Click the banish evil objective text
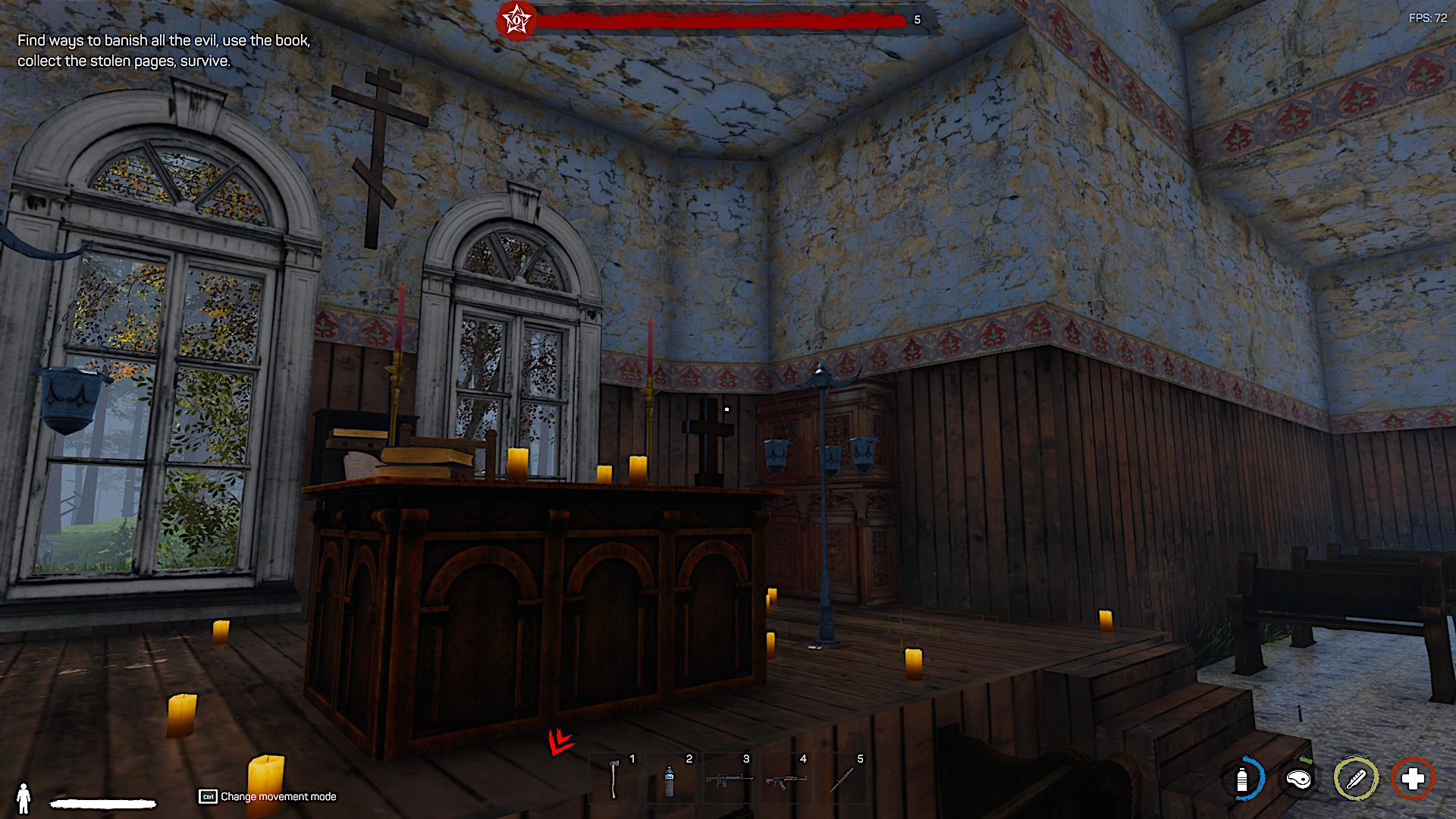 pos(164,51)
